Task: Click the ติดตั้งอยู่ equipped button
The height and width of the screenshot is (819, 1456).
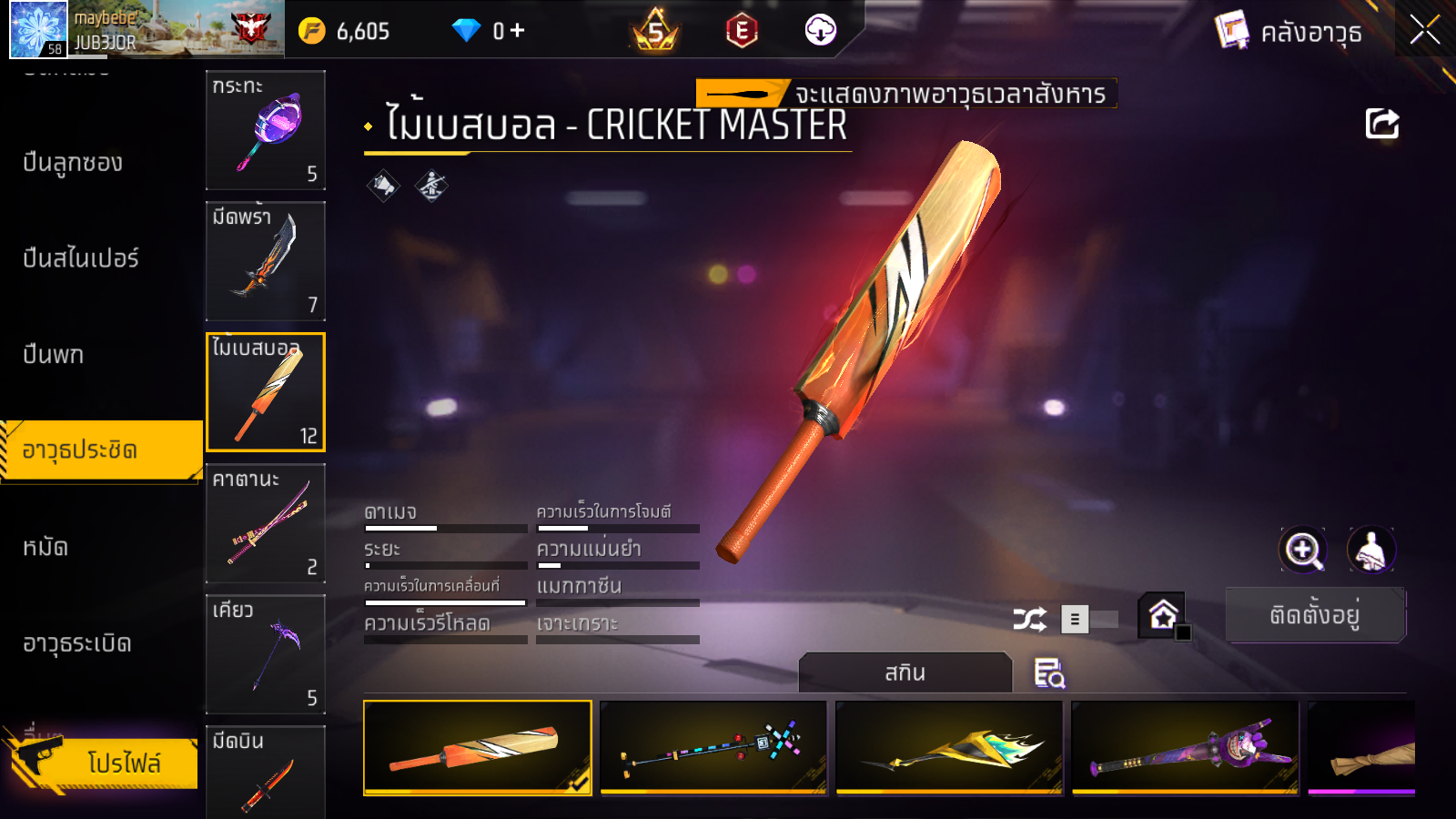Action: (1315, 615)
